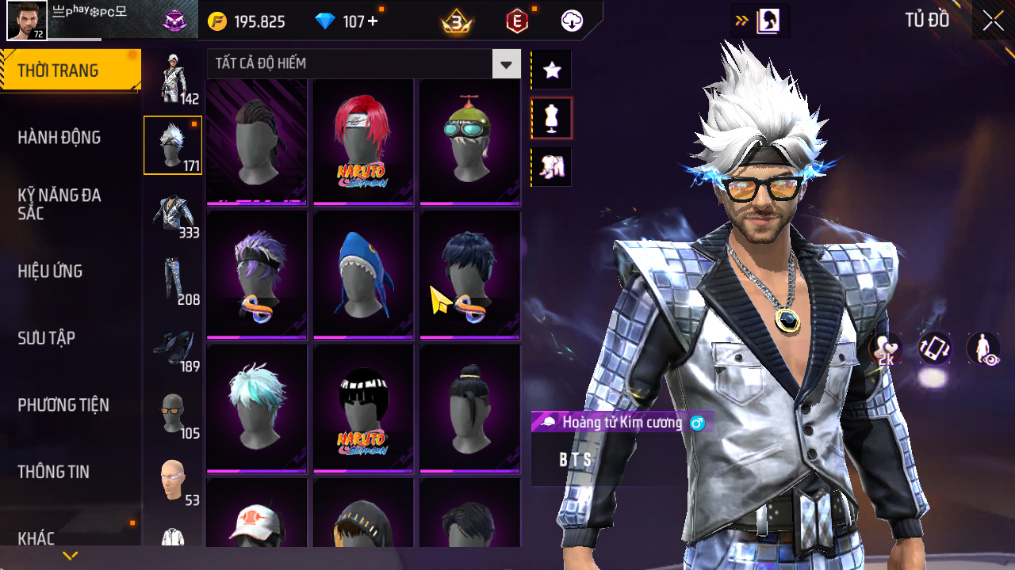Switch to the Hành Động tab
1015x570 pixels.
[x=60, y=138]
